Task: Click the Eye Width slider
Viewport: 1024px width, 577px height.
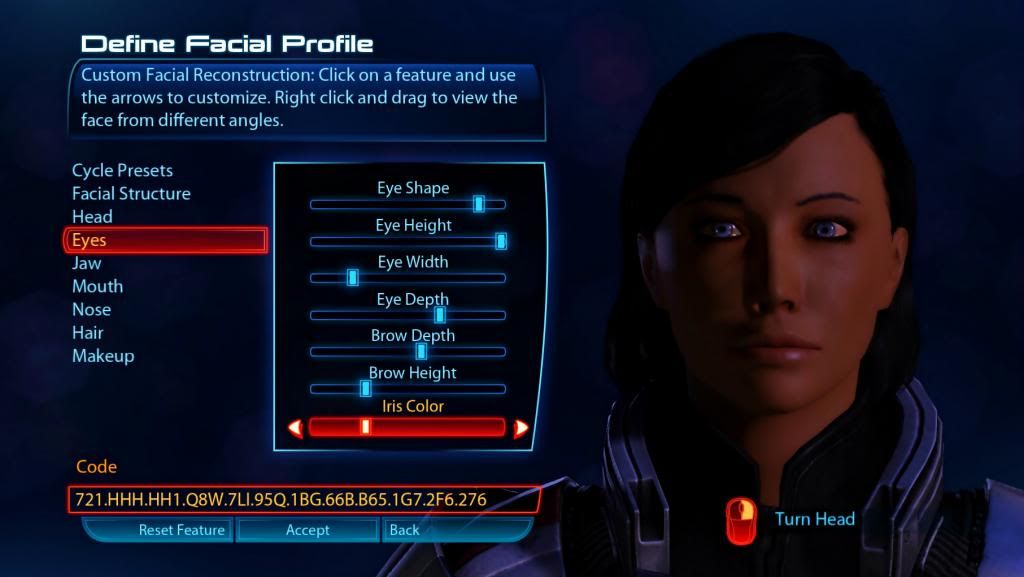Action: pyautogui.click(x=408, y=278)
